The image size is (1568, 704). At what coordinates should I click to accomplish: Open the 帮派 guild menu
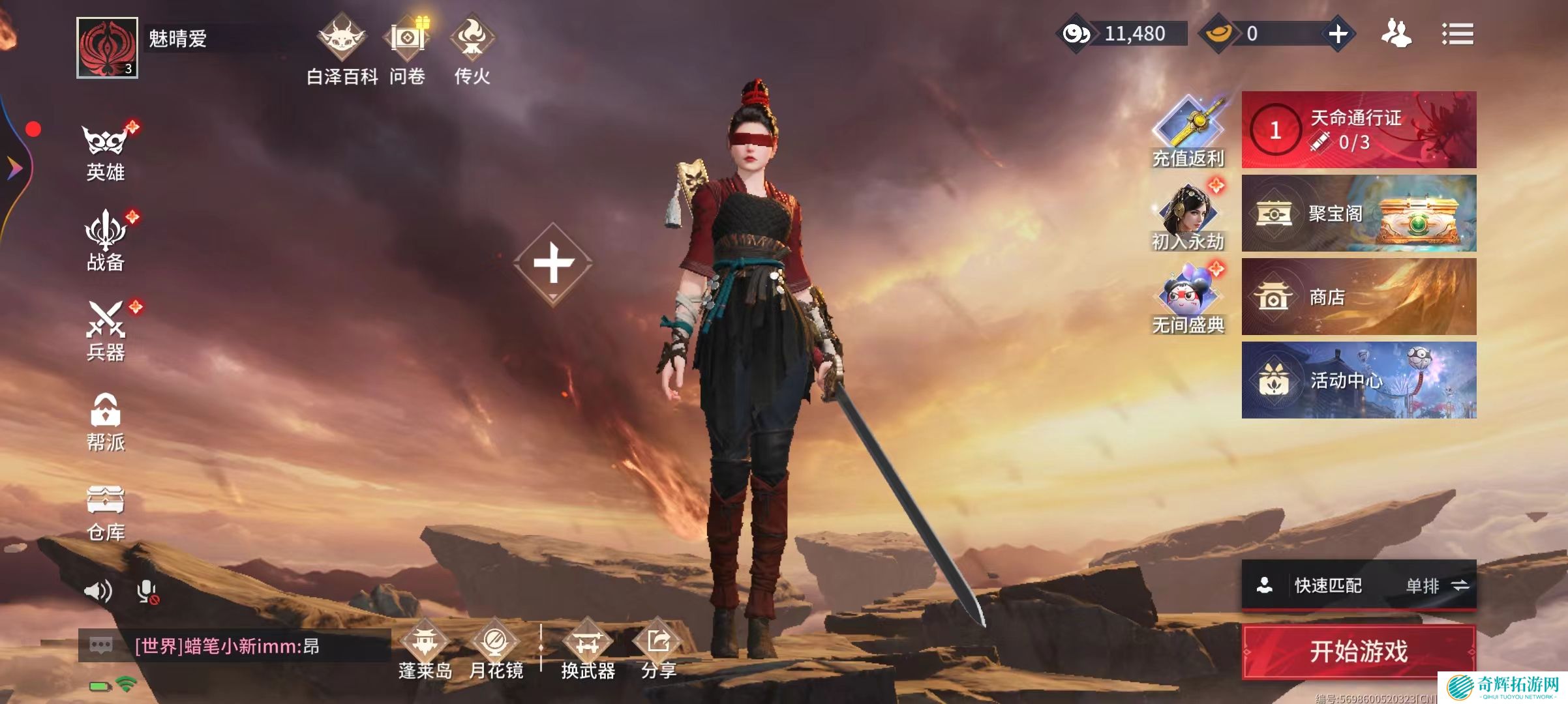(x=106, y=422)
